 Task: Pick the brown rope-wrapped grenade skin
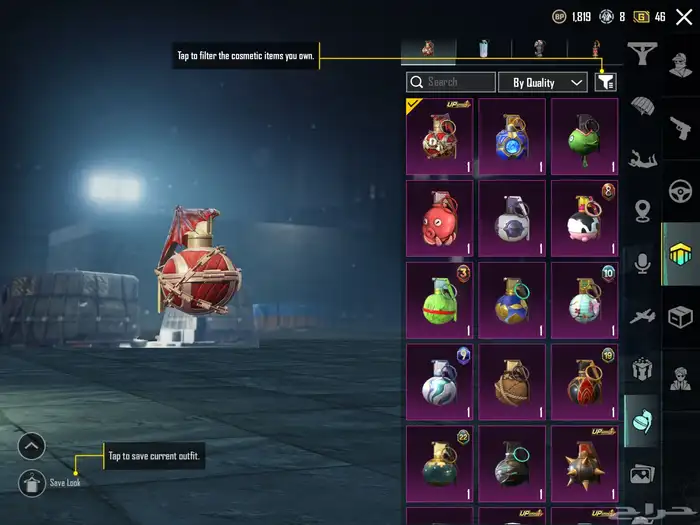tap(512, 381)
